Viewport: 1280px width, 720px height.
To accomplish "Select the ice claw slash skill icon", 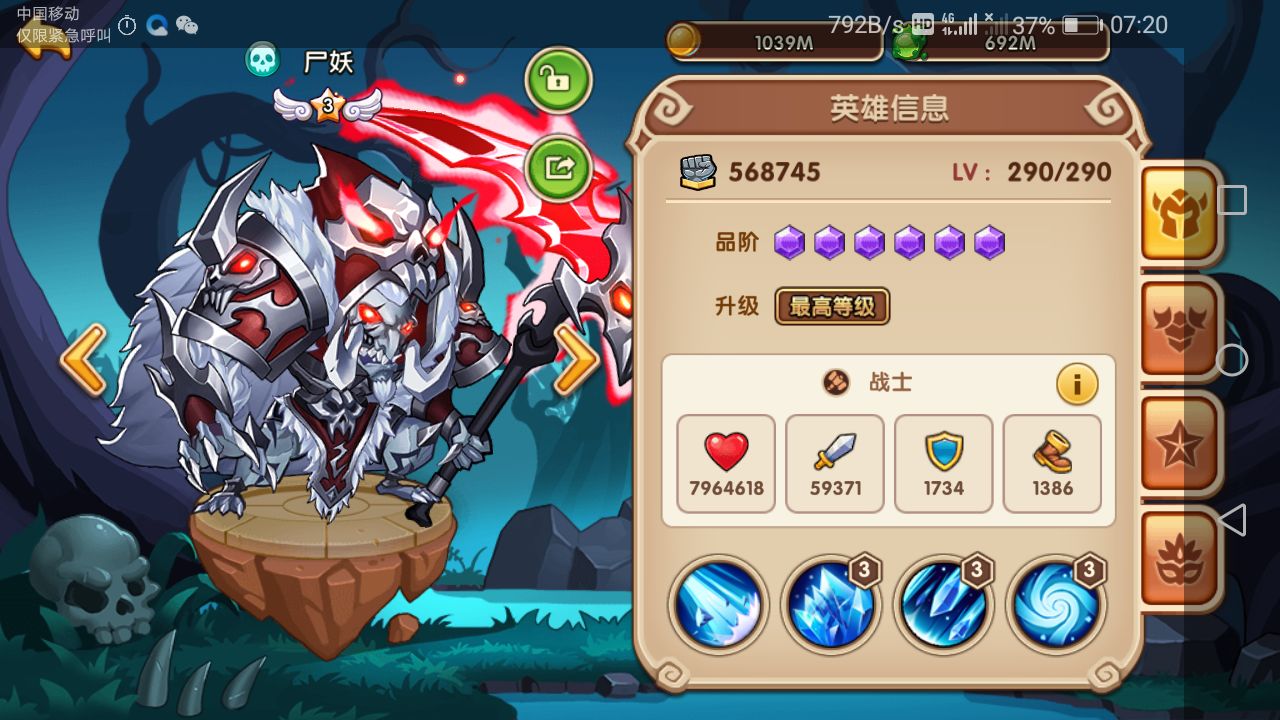I will tap(718, 605).
